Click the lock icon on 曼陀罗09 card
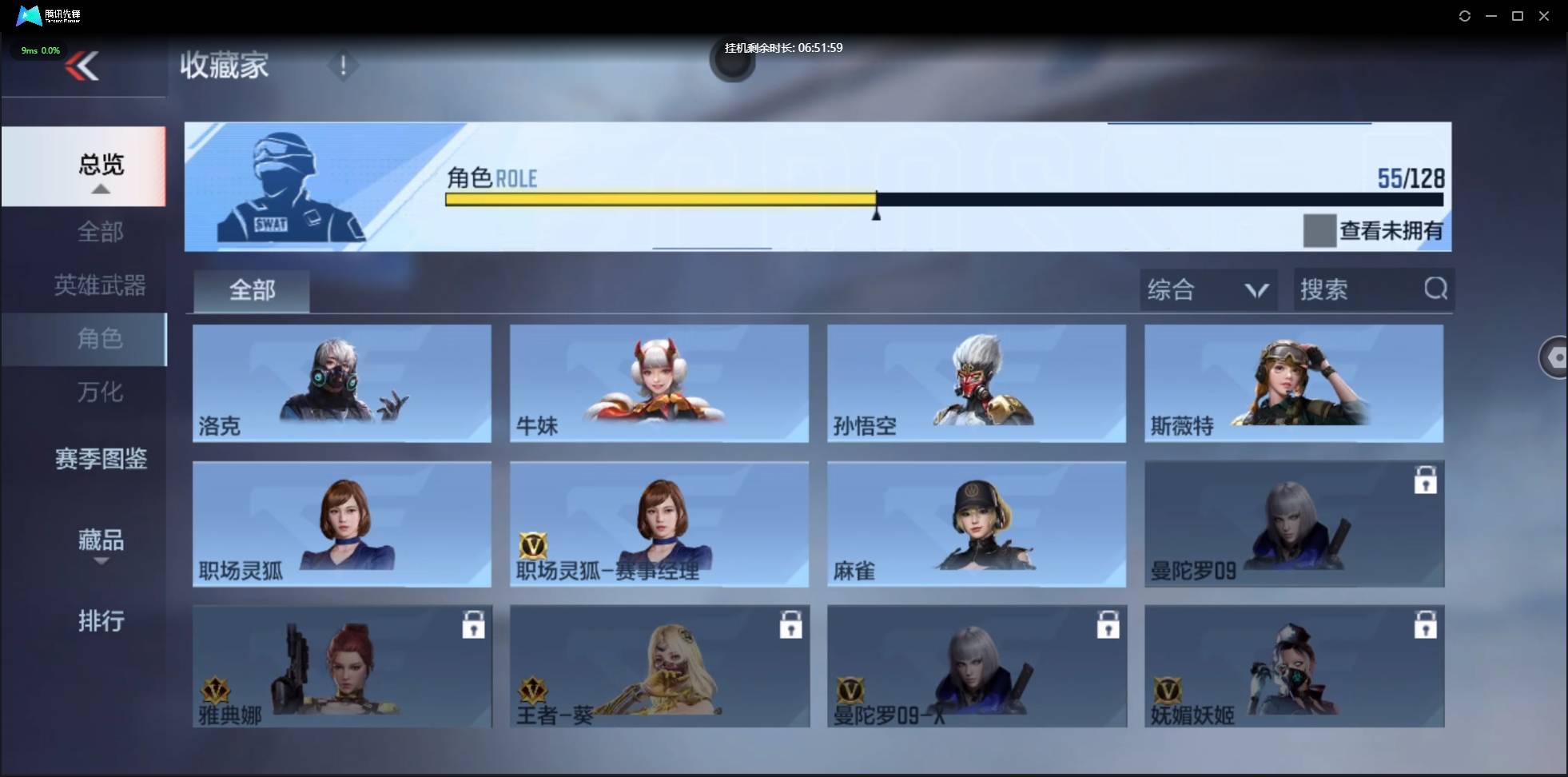The width and height of the screenshot is (1568, 777). tap(1427, 480)
